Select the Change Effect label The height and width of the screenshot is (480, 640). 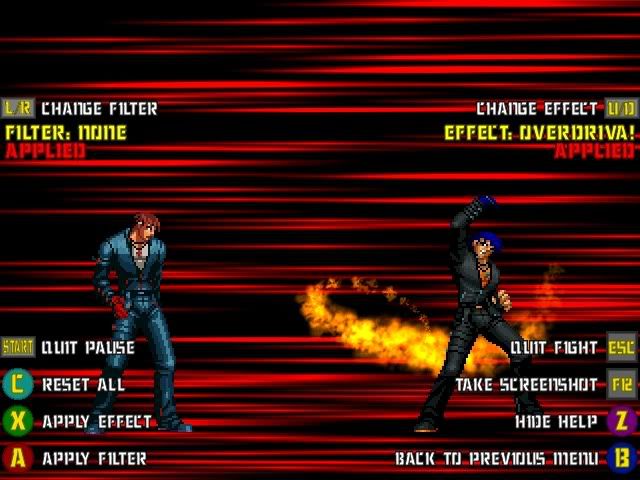(x=538, y=108)
